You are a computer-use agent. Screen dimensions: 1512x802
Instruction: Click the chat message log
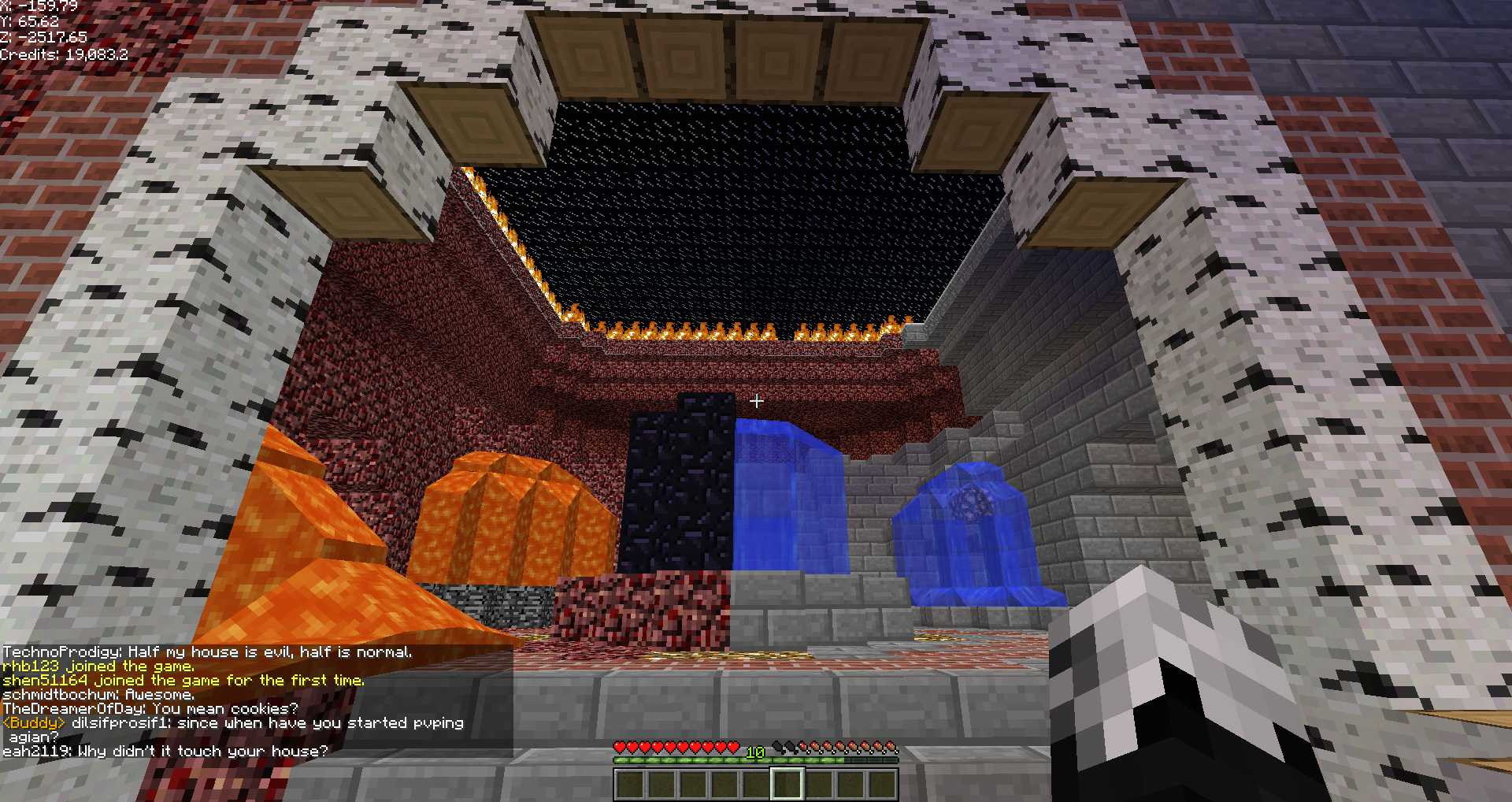[257, 701]
